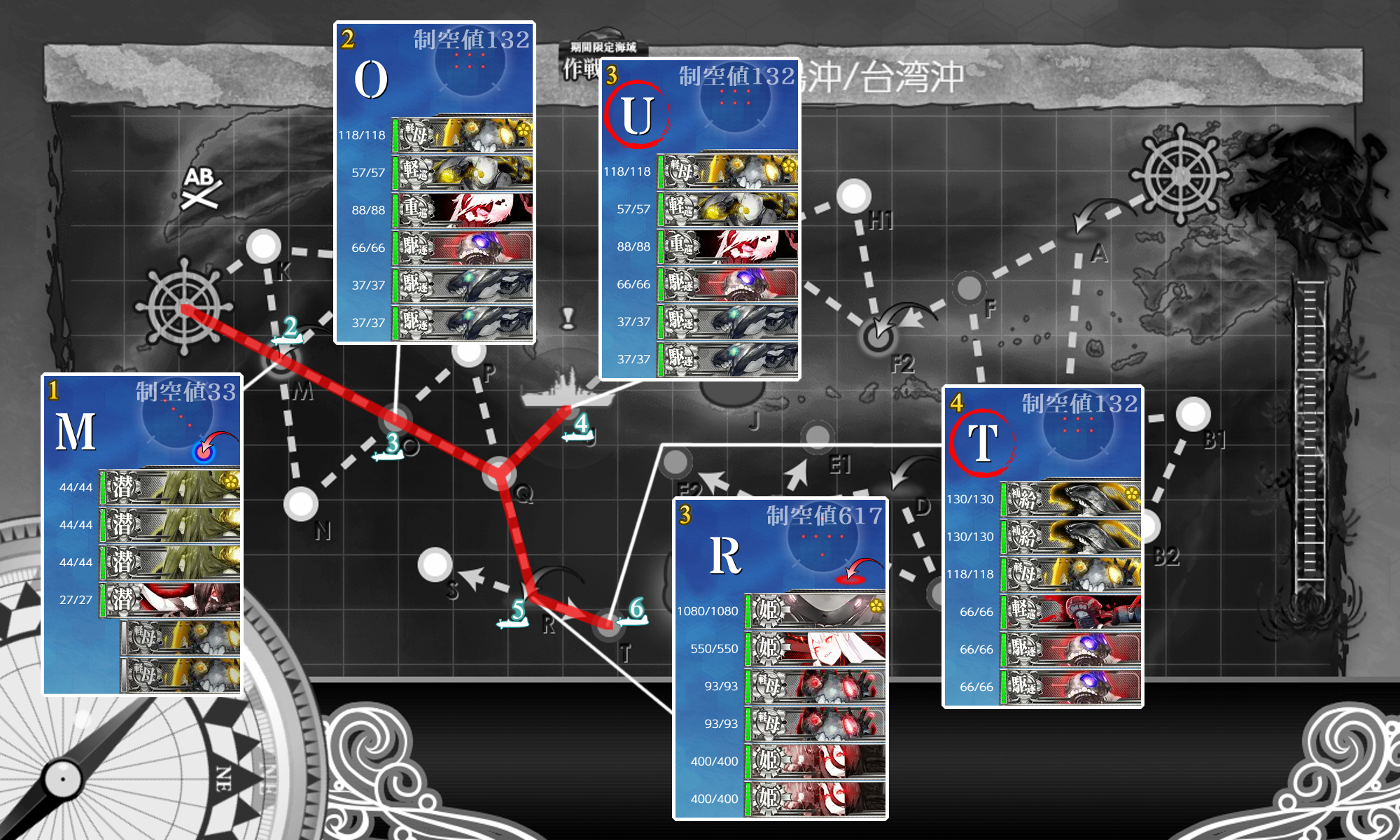Select the numbered badge 2 on panel O

[x=346, y=38]
